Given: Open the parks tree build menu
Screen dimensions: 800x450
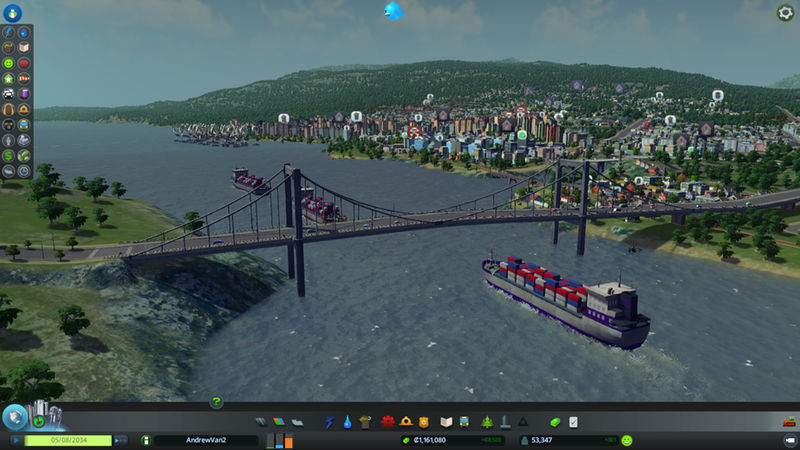Looking at the screenshot, I should 488,422.
